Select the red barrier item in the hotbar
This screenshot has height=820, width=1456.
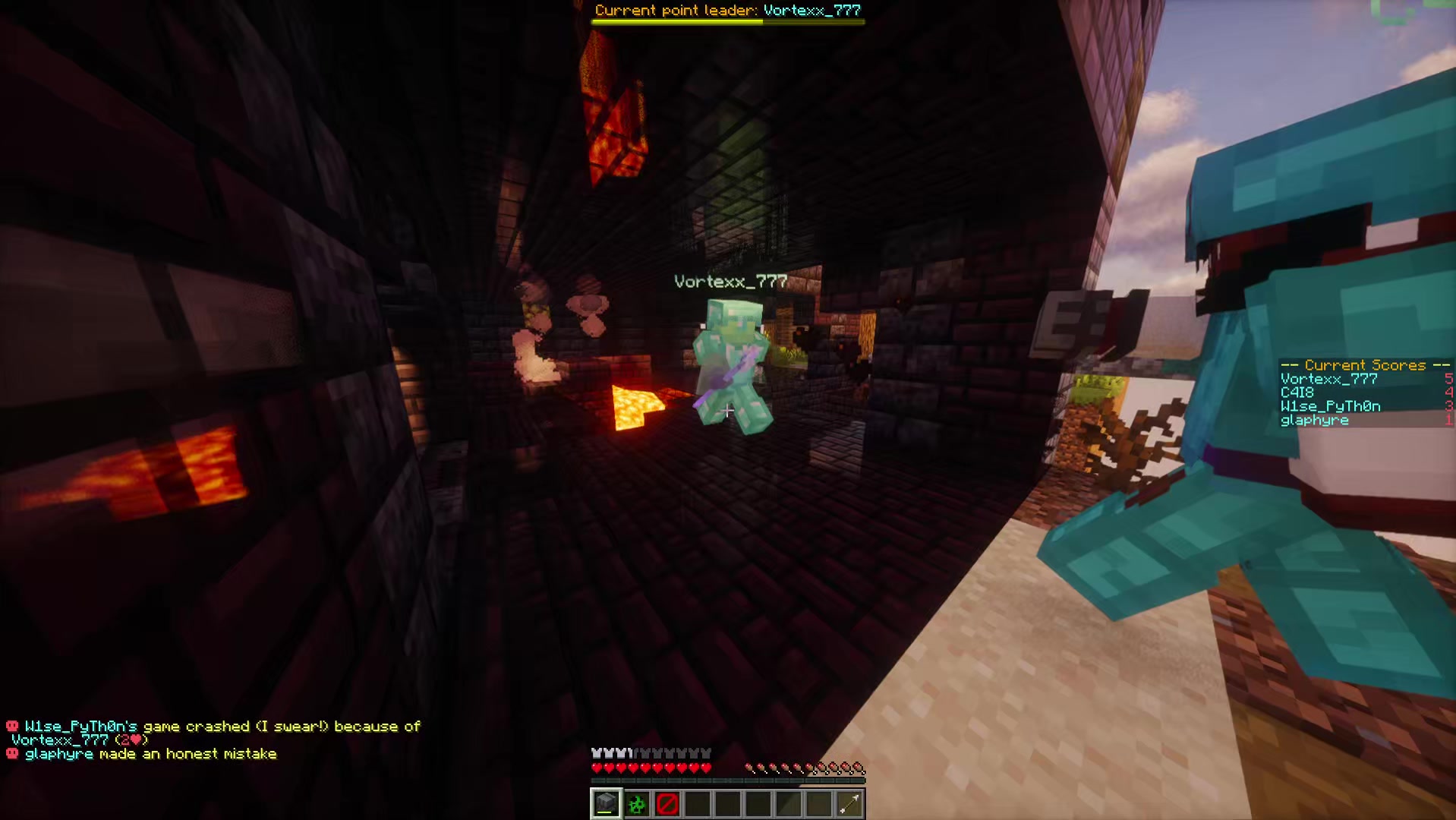point(667,803)
